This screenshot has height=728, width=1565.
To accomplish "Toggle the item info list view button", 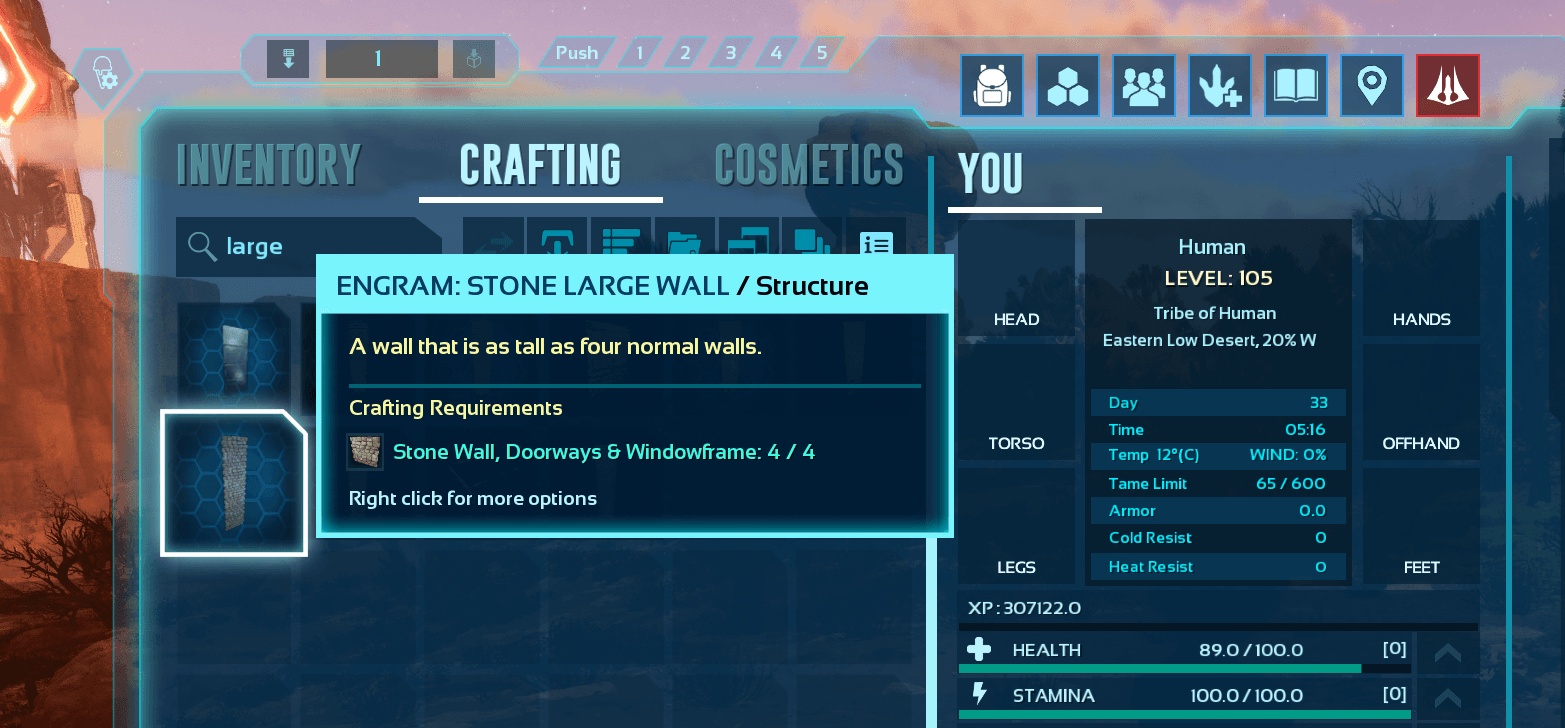I will (x=876, y=245).
